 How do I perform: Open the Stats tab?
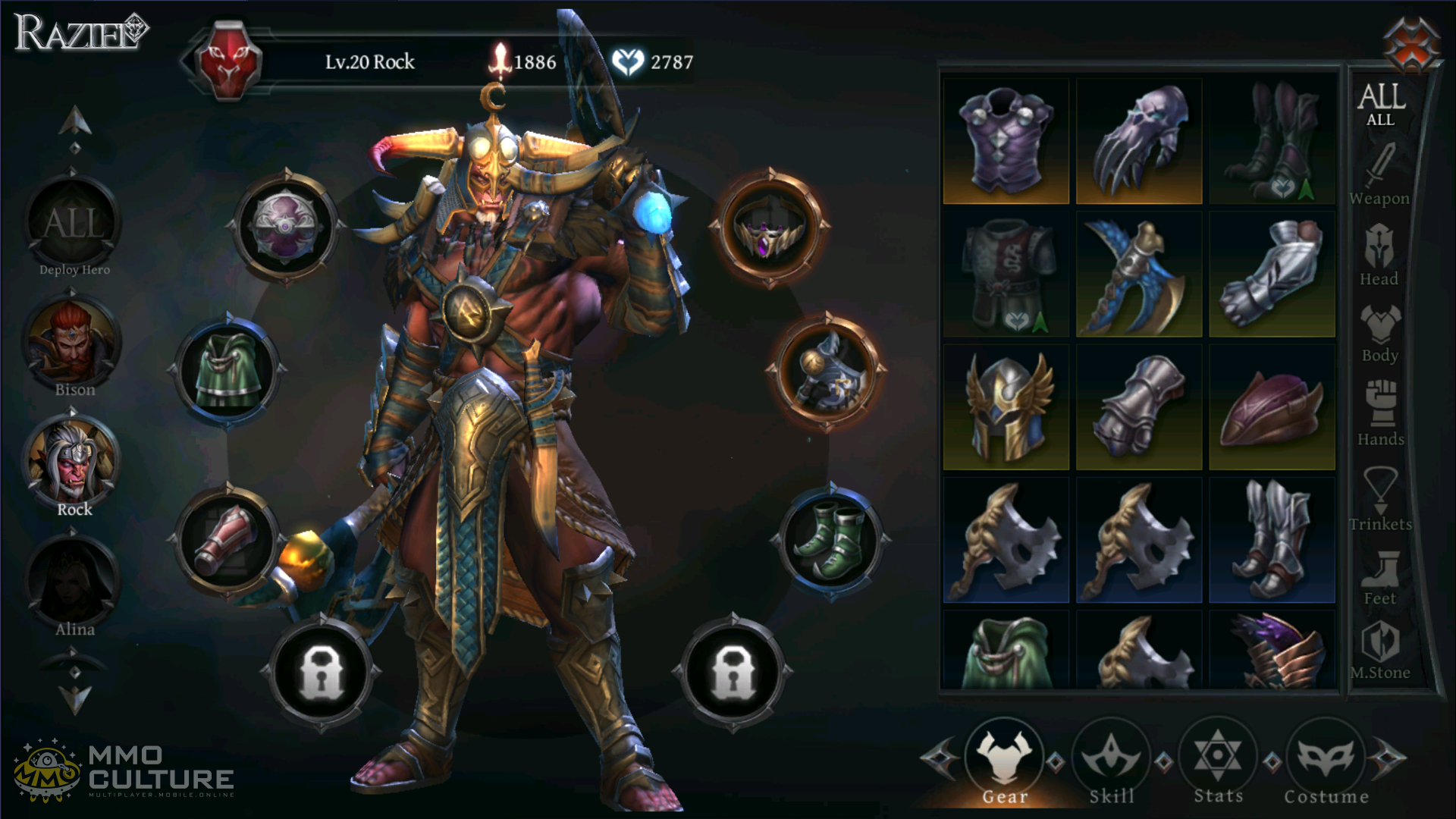pyautogui.click(x=1218, y=761)
